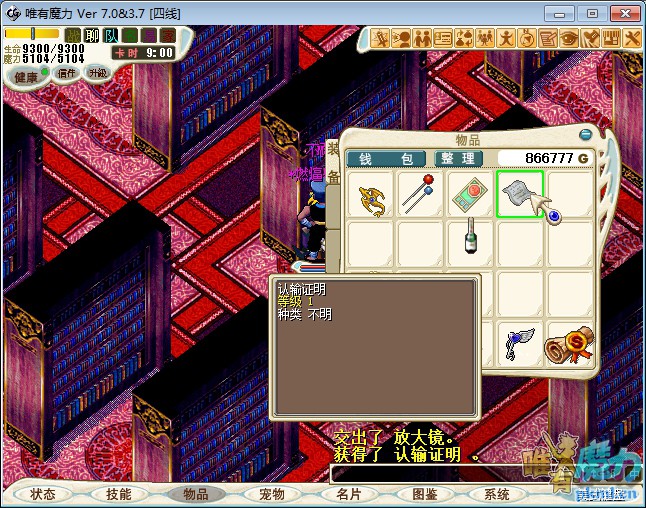The height and width of the screenshot is (508, 646).
Task: Select the sealed scroll item
Action: [x=568, y=343]
